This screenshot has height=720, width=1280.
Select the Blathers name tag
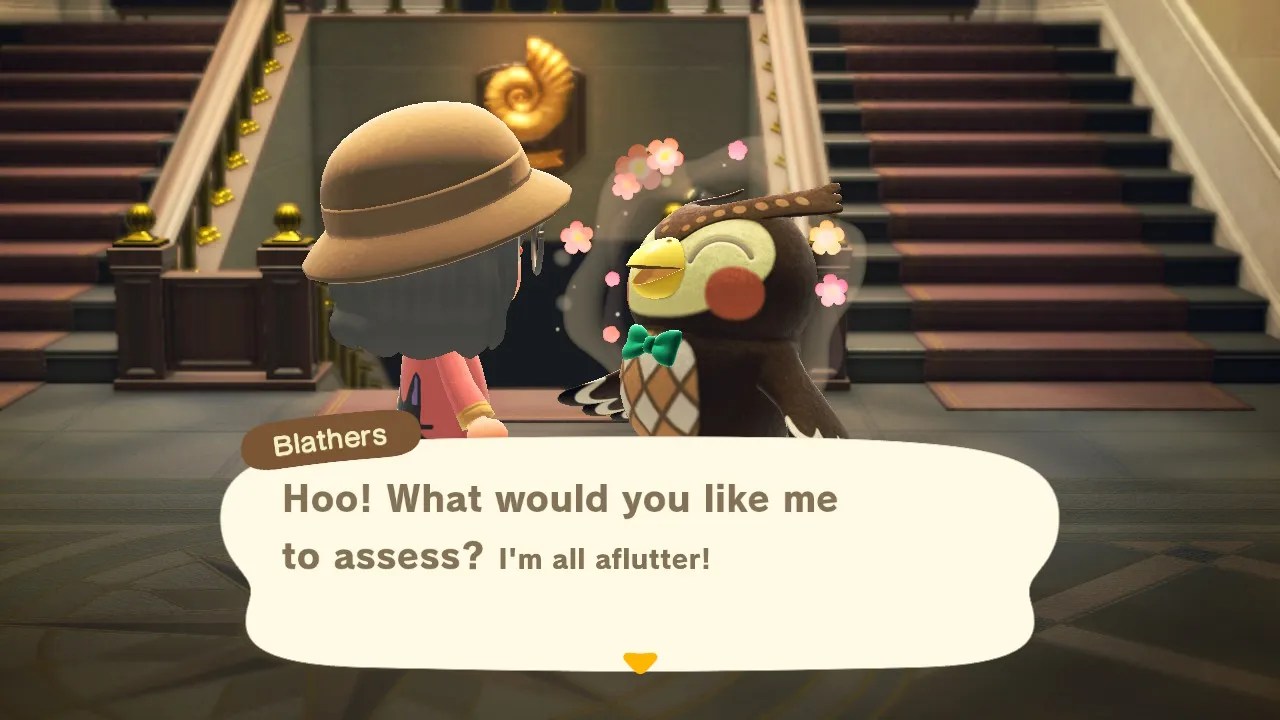pyautogui.click(x=330, y=437)
